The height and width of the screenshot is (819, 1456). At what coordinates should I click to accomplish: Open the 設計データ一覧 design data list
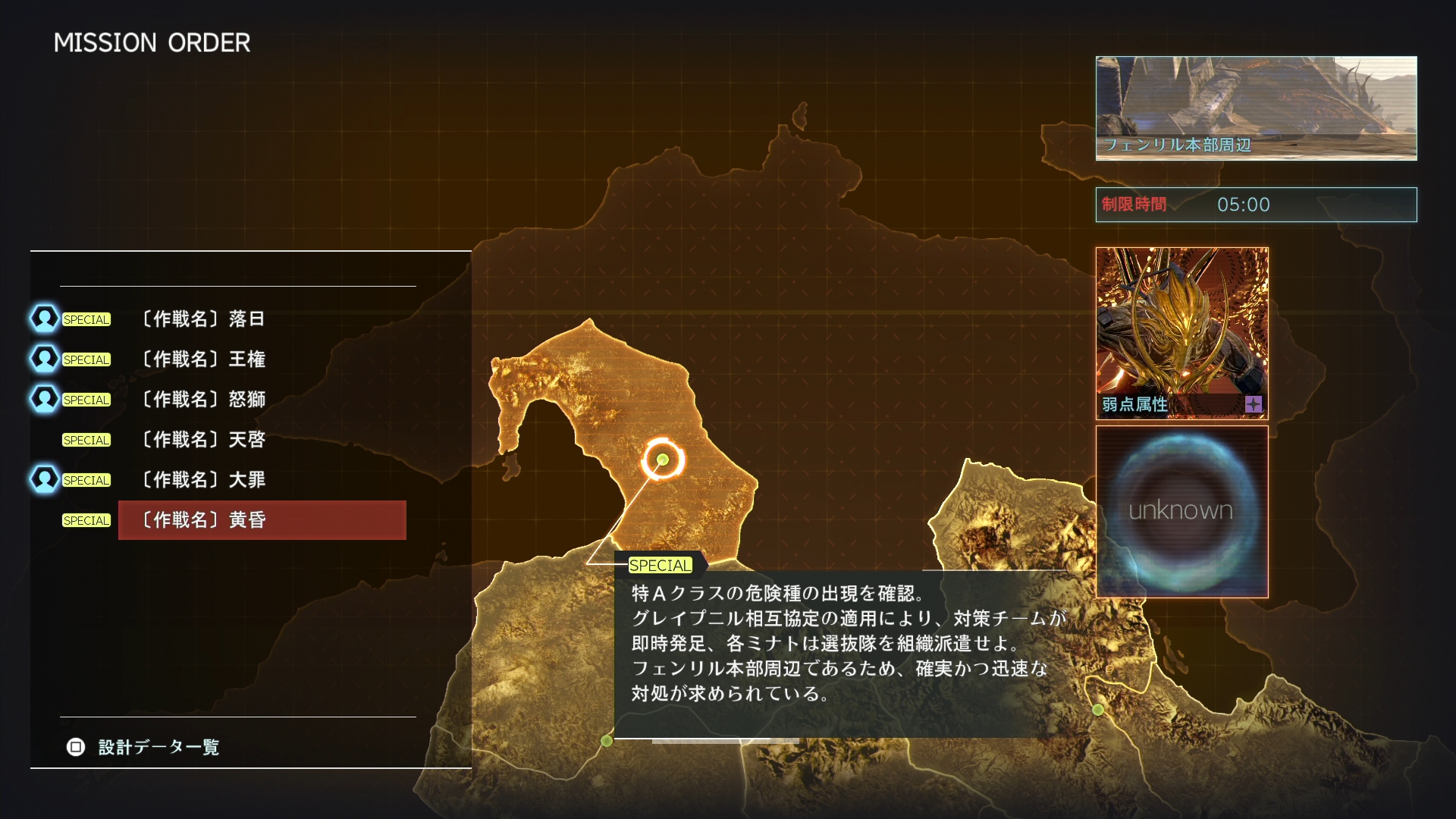(x=157, y=748)
